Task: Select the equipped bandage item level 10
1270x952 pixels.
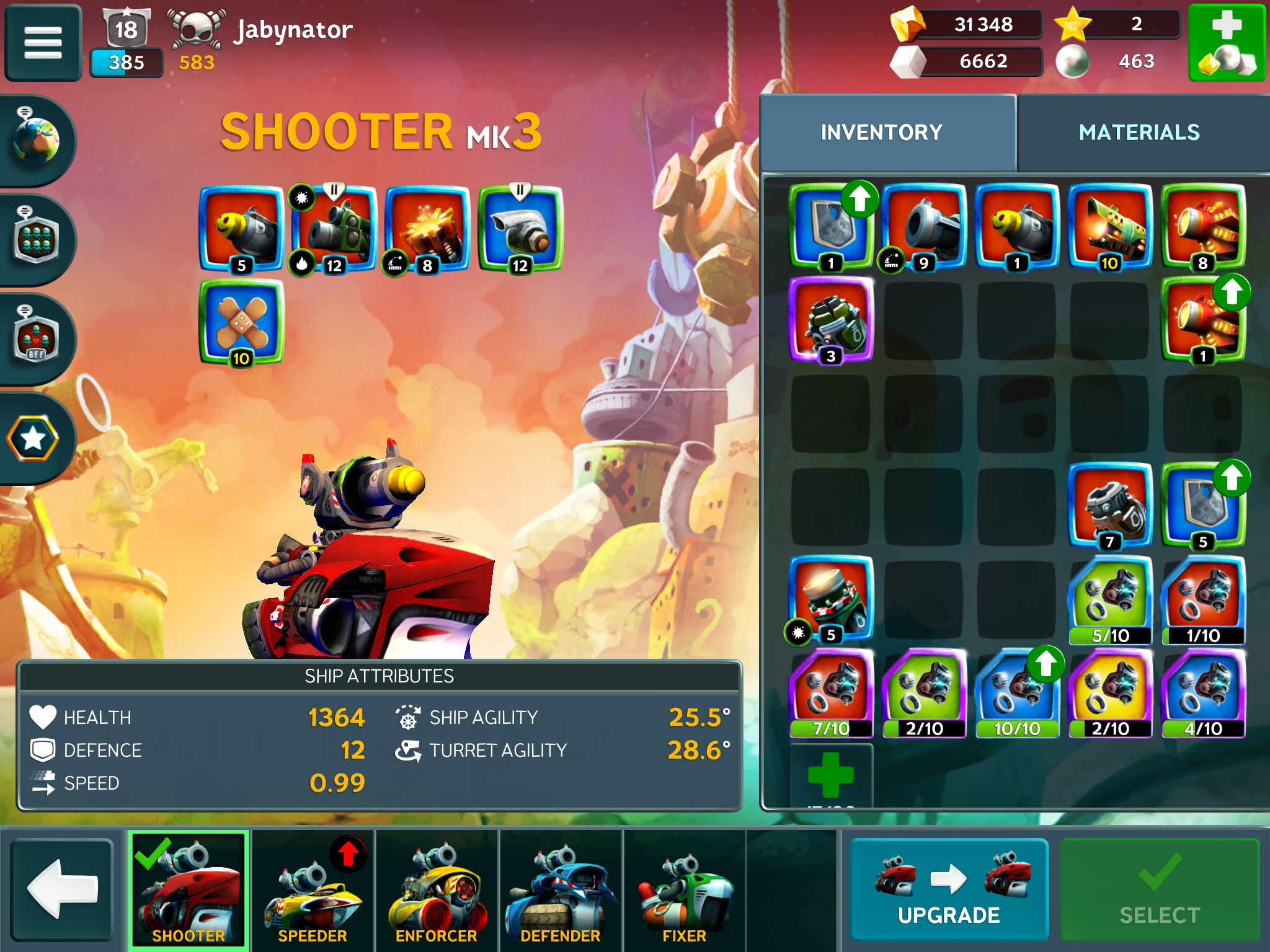Action: 241,322
